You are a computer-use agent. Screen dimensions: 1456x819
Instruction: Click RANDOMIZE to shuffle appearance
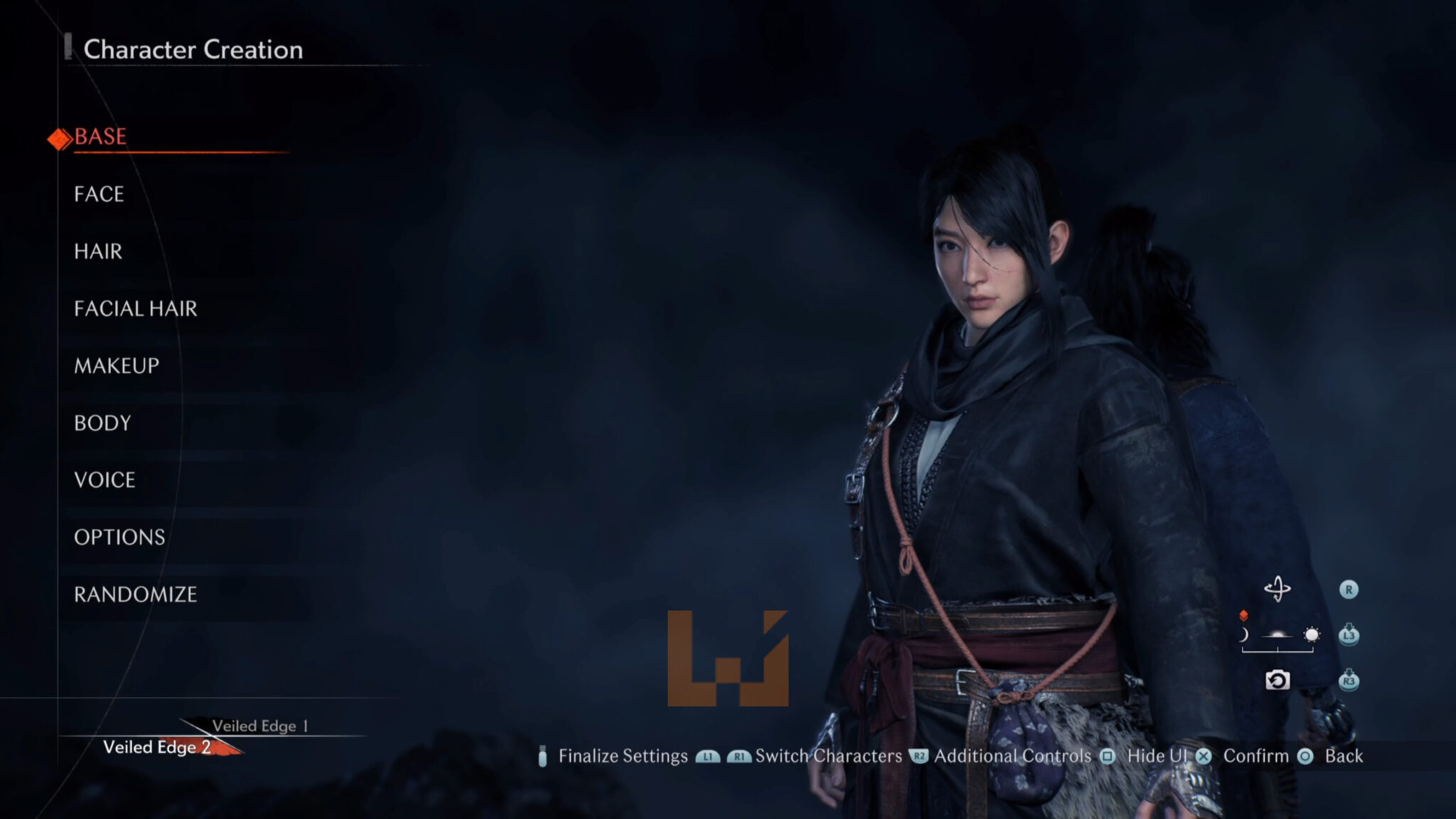pyautogui.click(x=136, y=594)
